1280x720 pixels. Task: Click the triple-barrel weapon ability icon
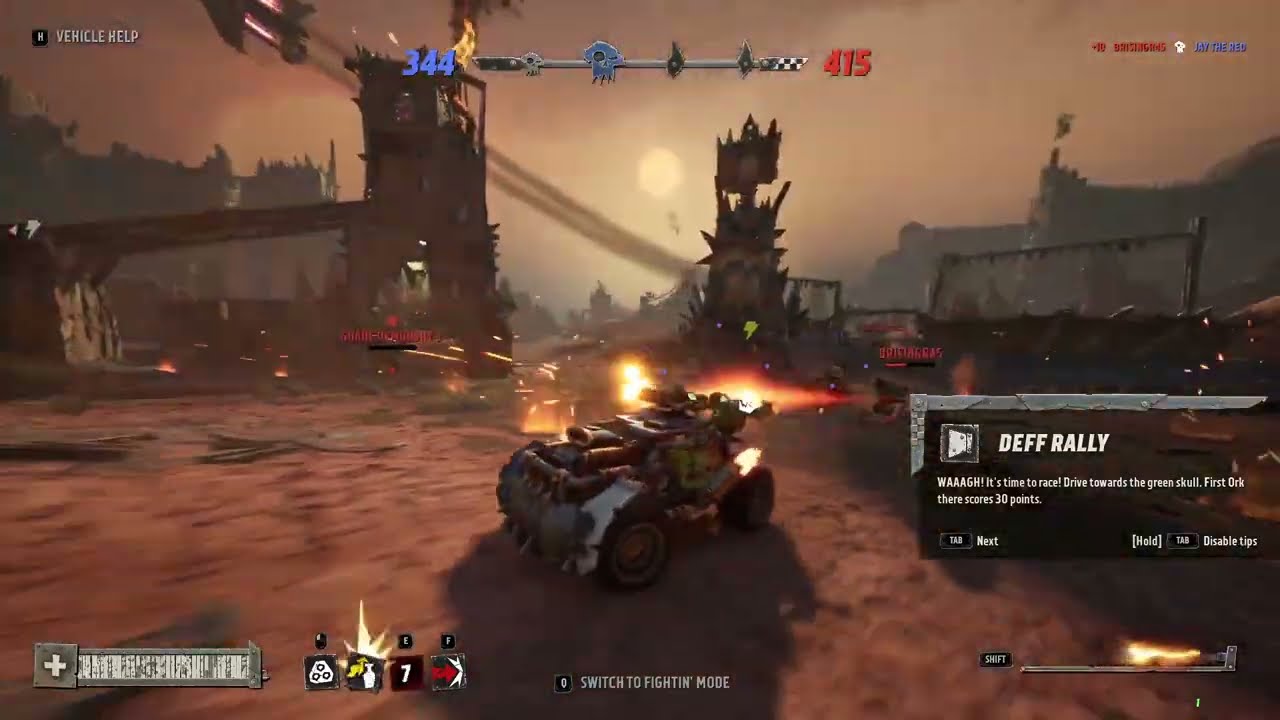[321, 673]
